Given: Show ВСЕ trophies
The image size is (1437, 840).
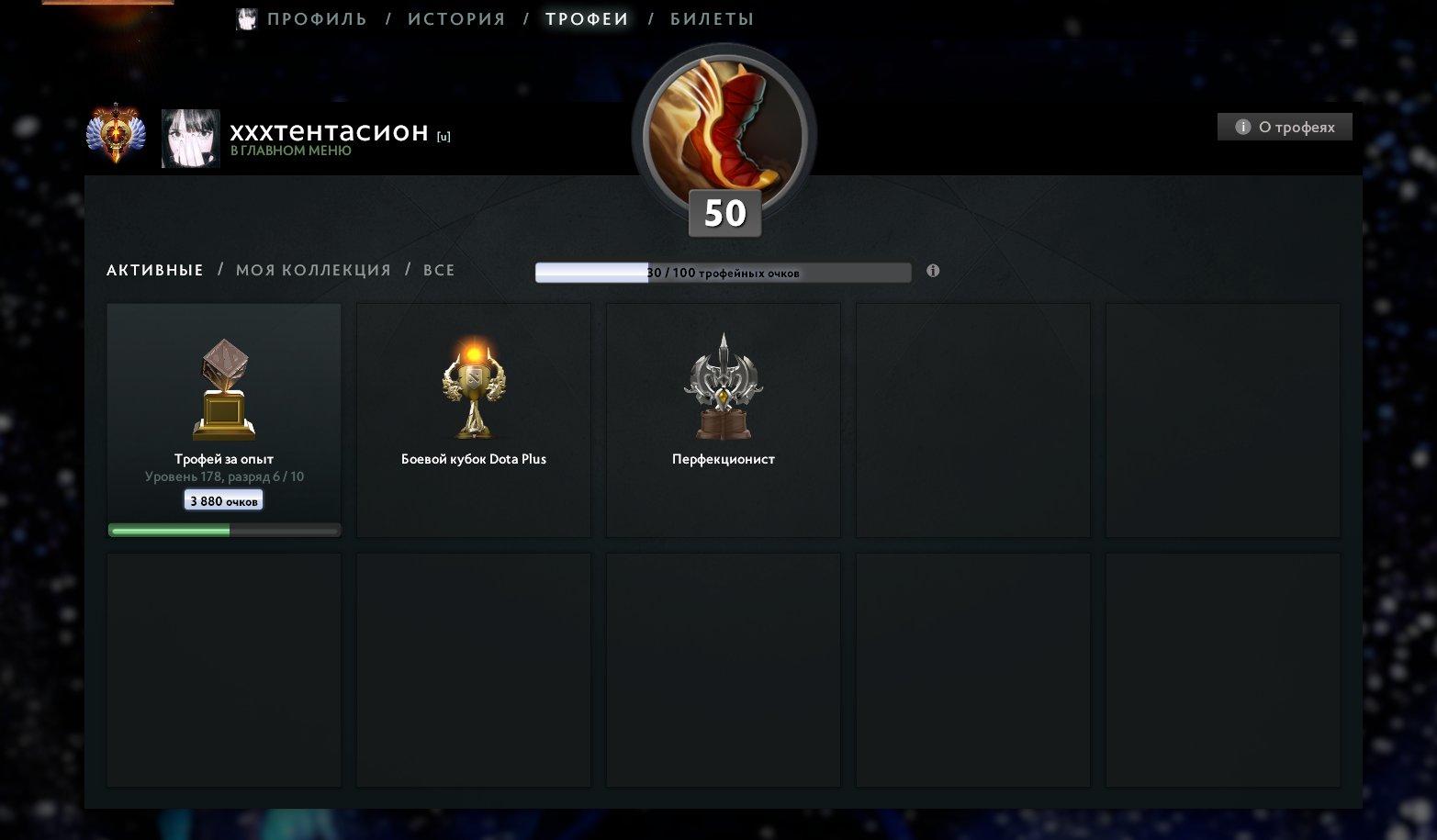Looking at the screenshot, I should click(x=438, y=269).
